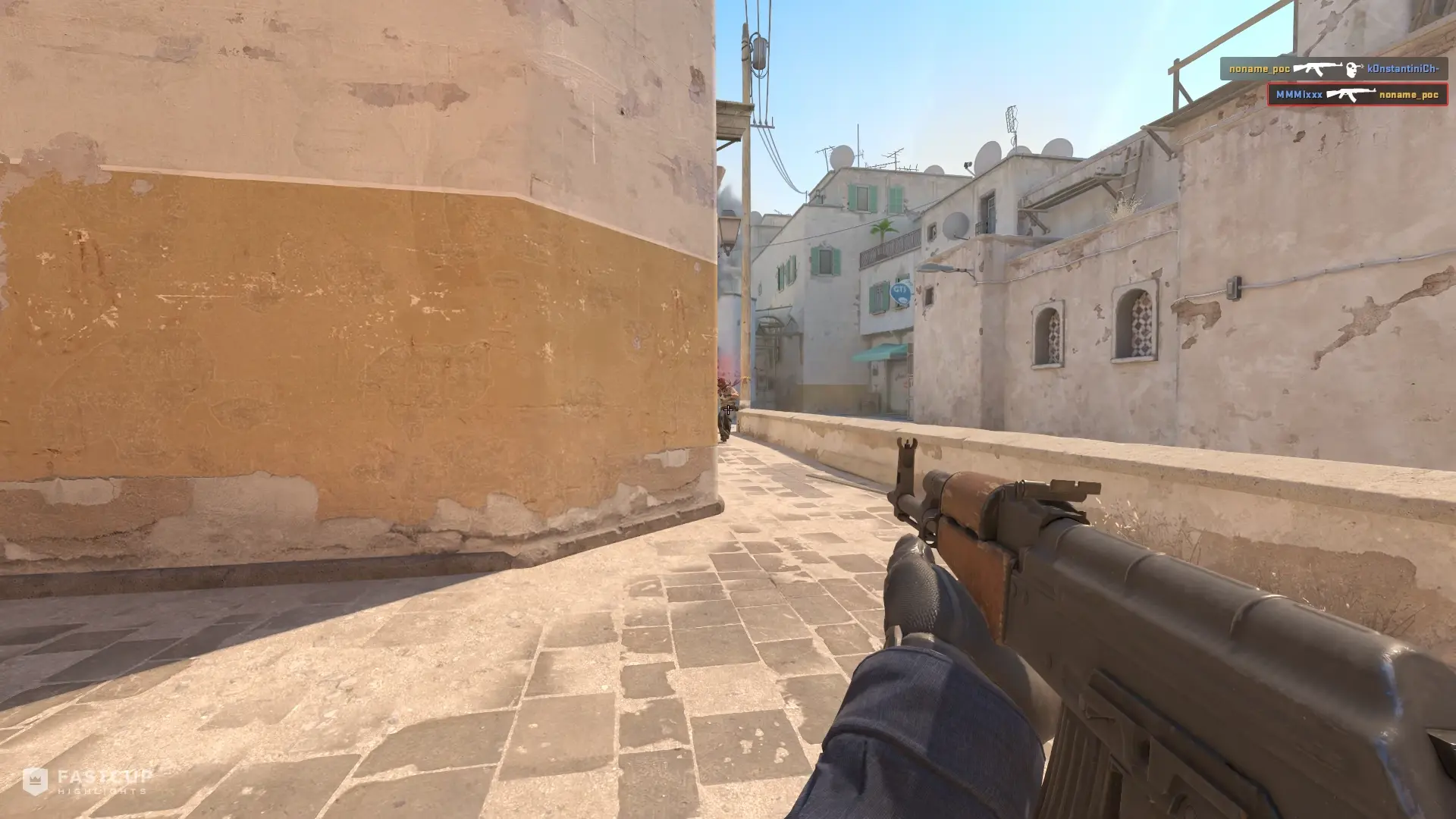Click the AK-47 rifle held in hand
The image size is (1456, 819).
coord(1137,622)
